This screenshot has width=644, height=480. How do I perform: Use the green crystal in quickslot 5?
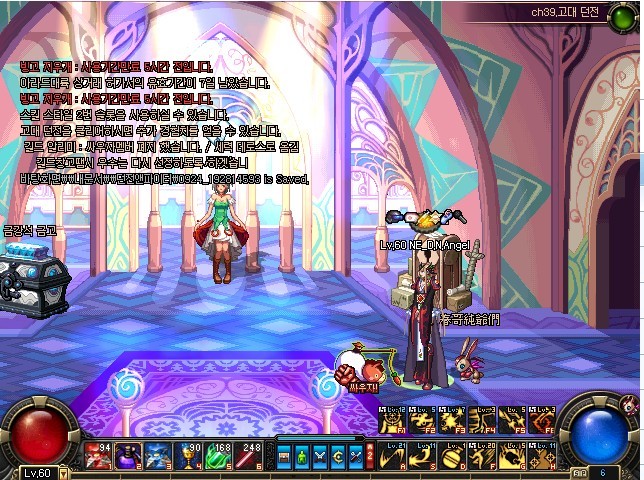click(218, 455)
